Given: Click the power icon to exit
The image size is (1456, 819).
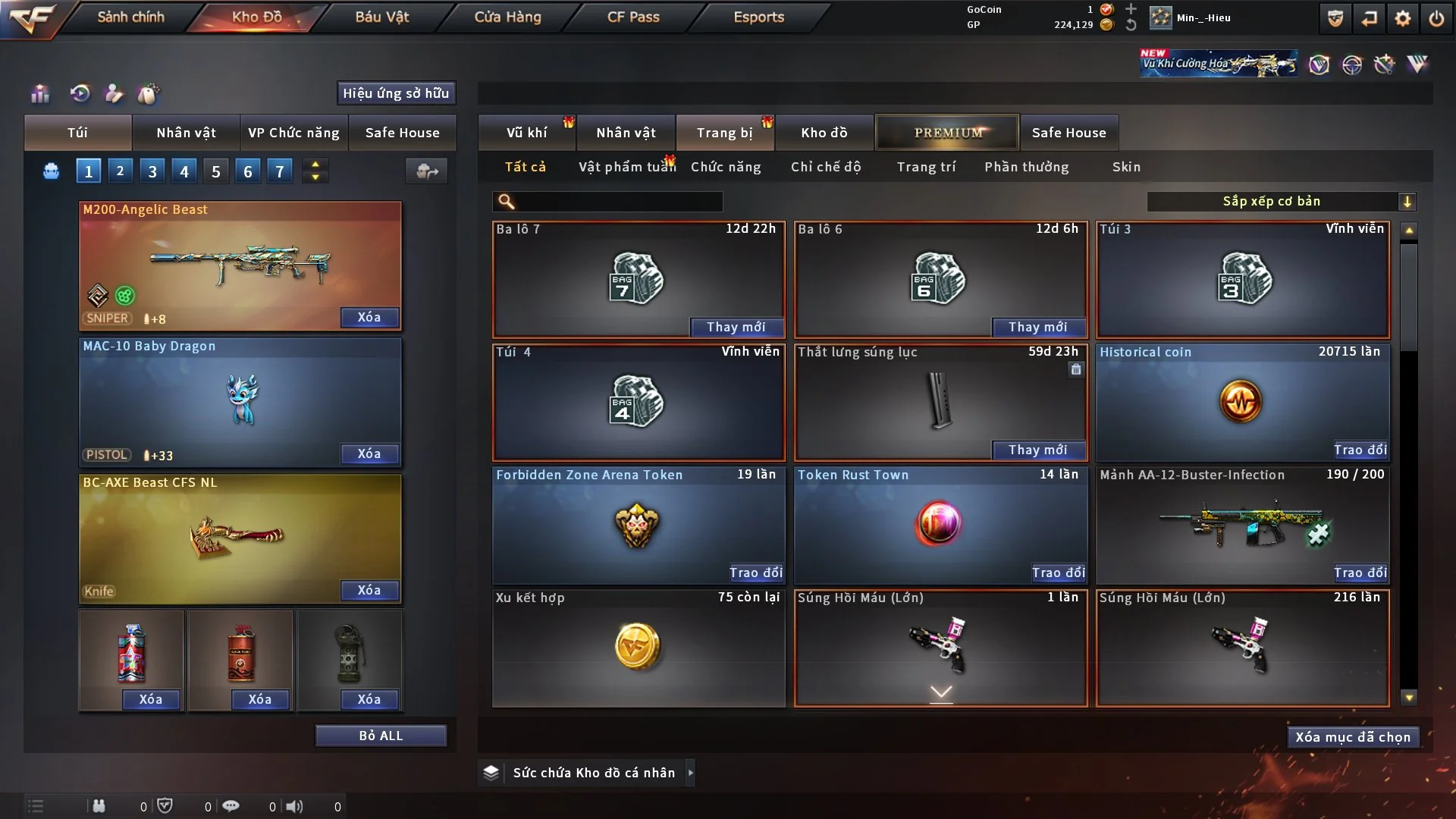Looking at the screenshot, I should [x=1436, y=18].
